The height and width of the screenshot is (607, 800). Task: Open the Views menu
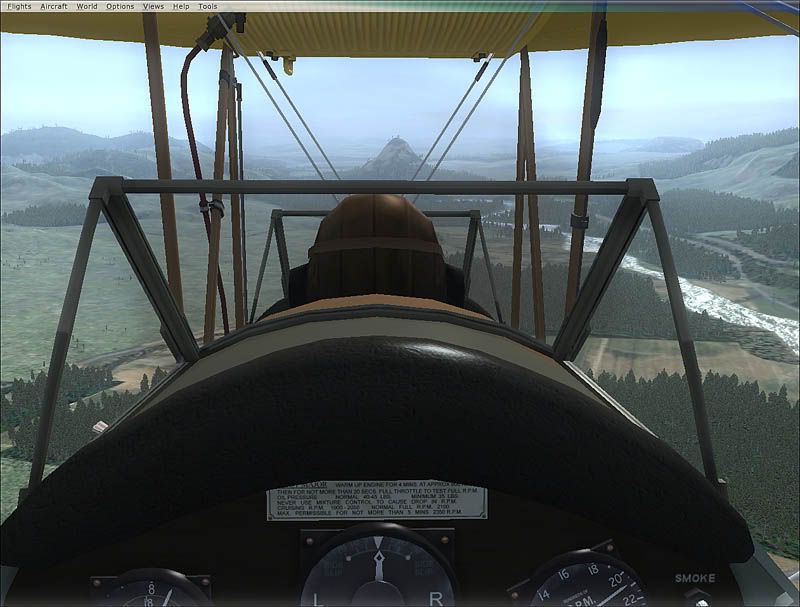click(x=153, y=6)
